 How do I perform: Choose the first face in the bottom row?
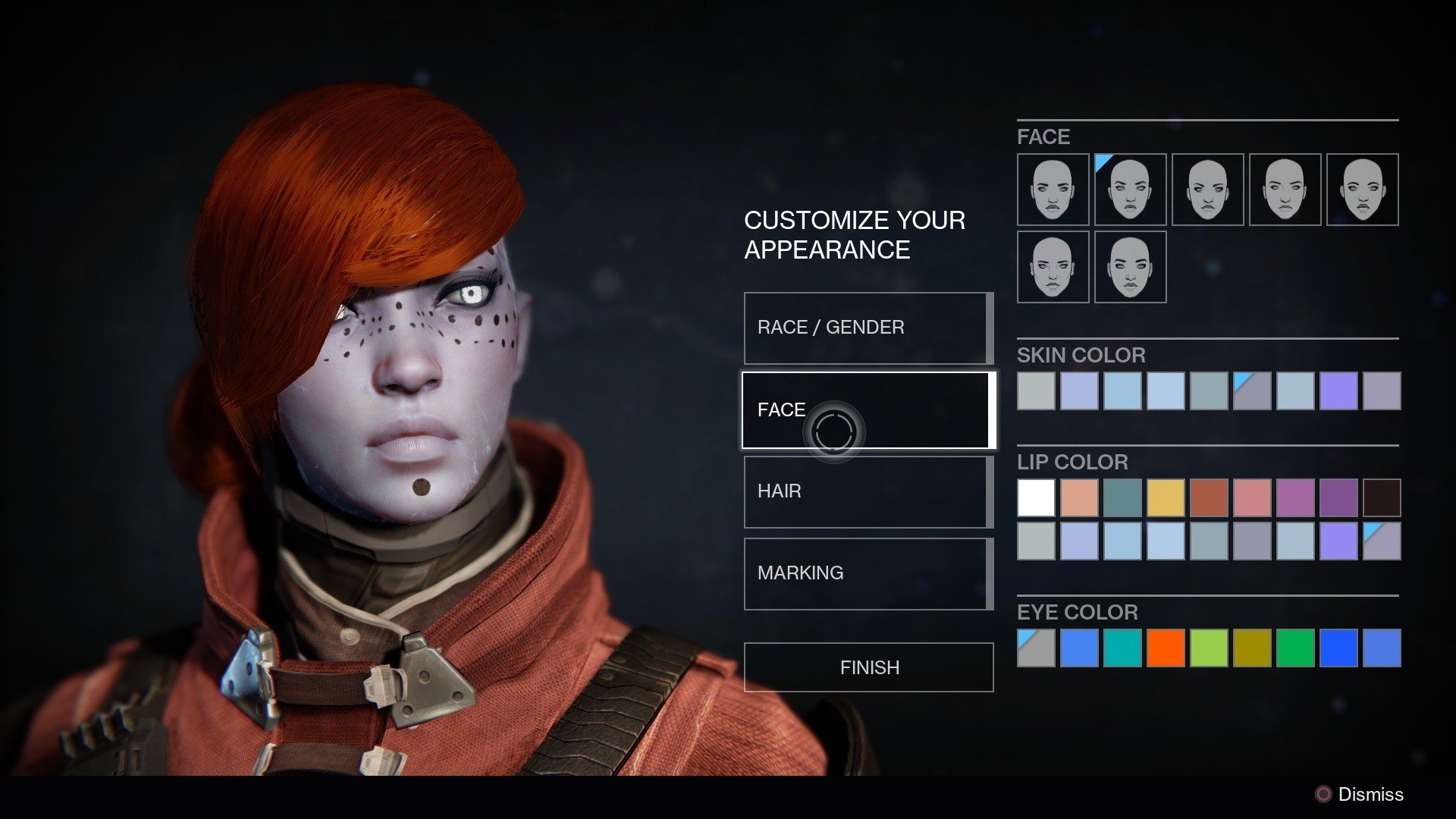(1053, 267)
